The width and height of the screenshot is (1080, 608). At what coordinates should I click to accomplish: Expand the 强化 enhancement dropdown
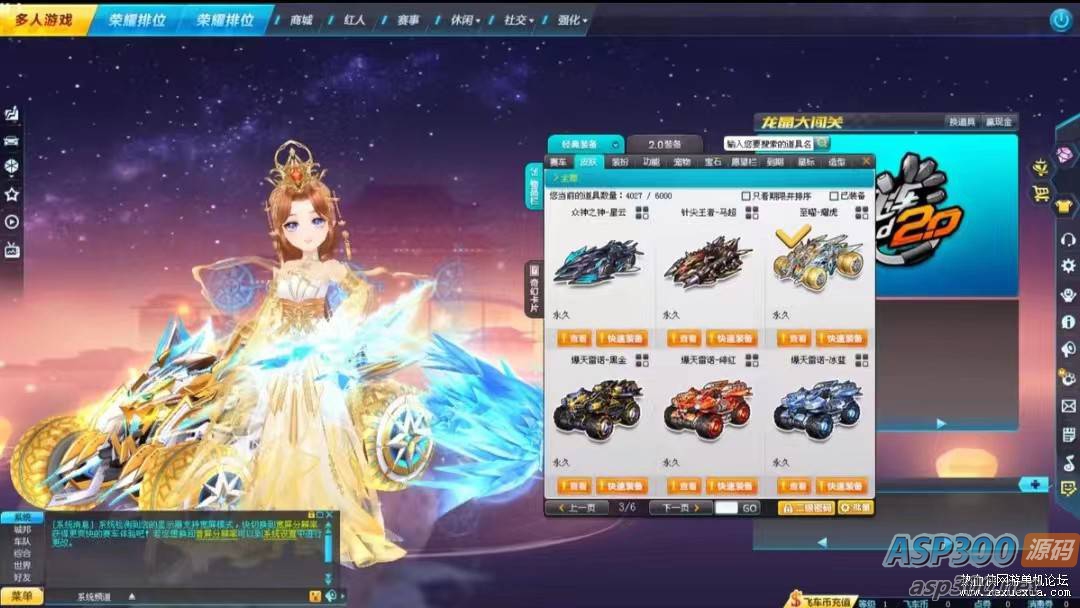pos(572,20)
